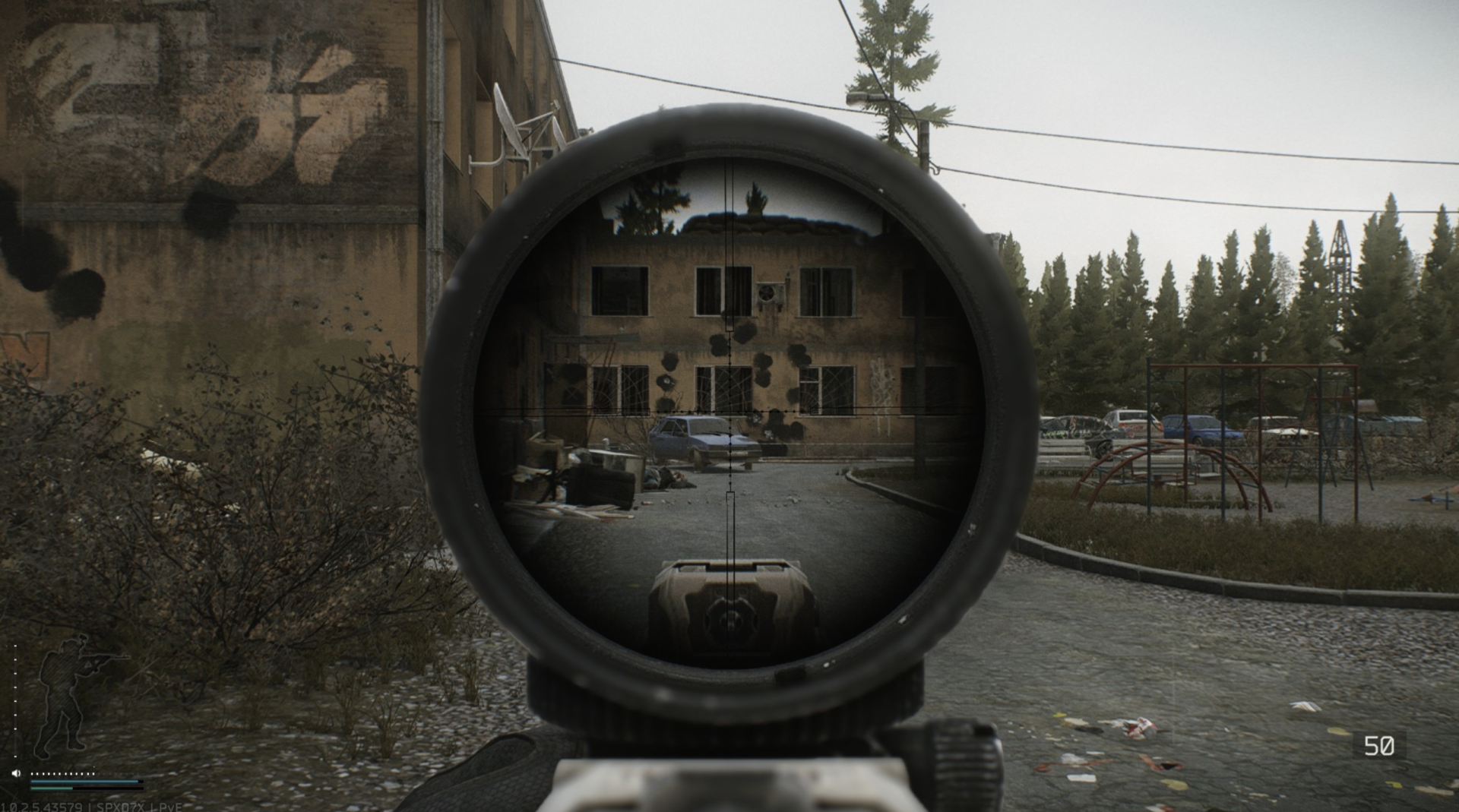
Task: Click the front sight post inside the scope
Action: point(730,600)
